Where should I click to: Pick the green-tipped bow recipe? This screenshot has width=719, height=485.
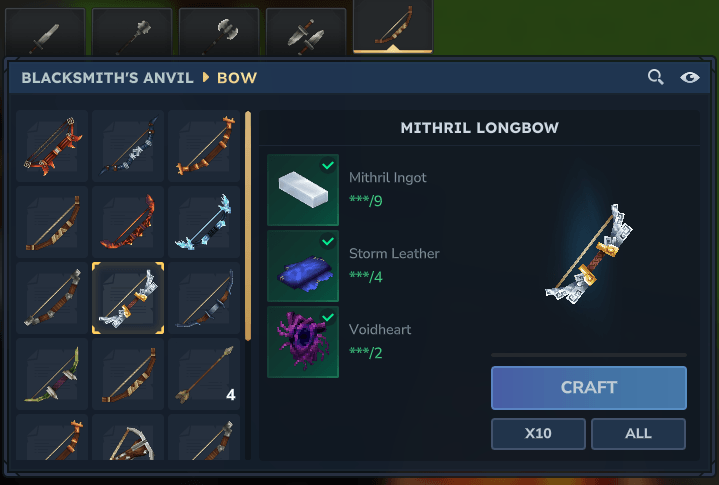point(52,374)
